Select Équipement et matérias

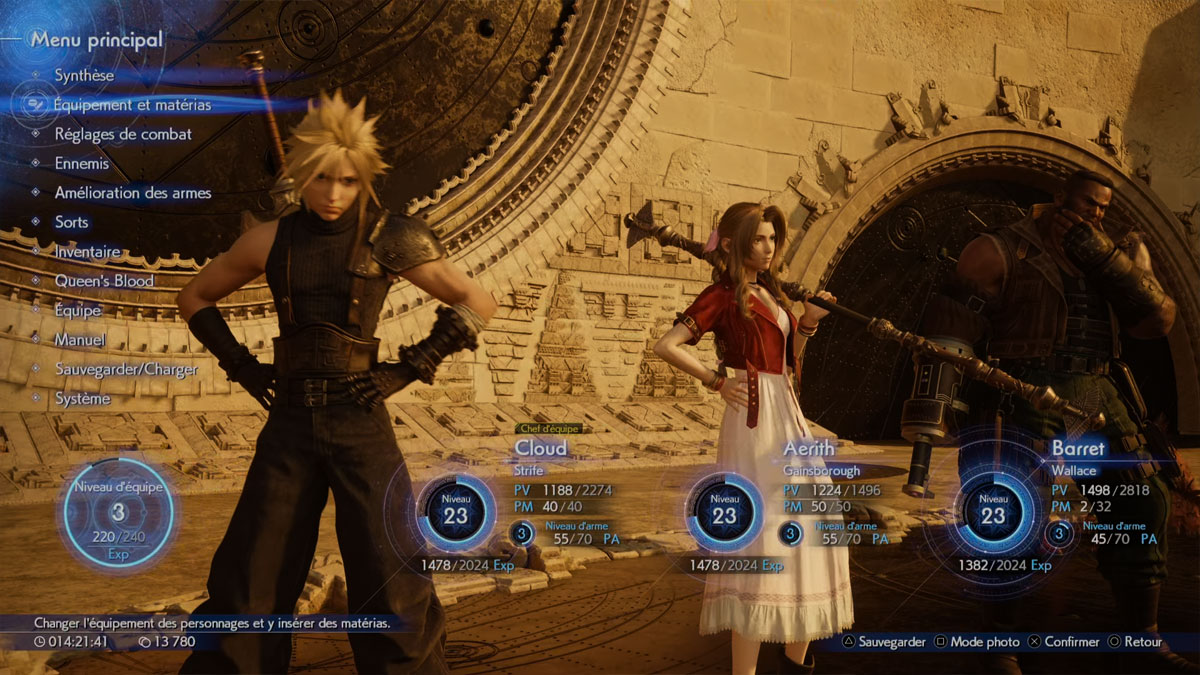point(132,104)
